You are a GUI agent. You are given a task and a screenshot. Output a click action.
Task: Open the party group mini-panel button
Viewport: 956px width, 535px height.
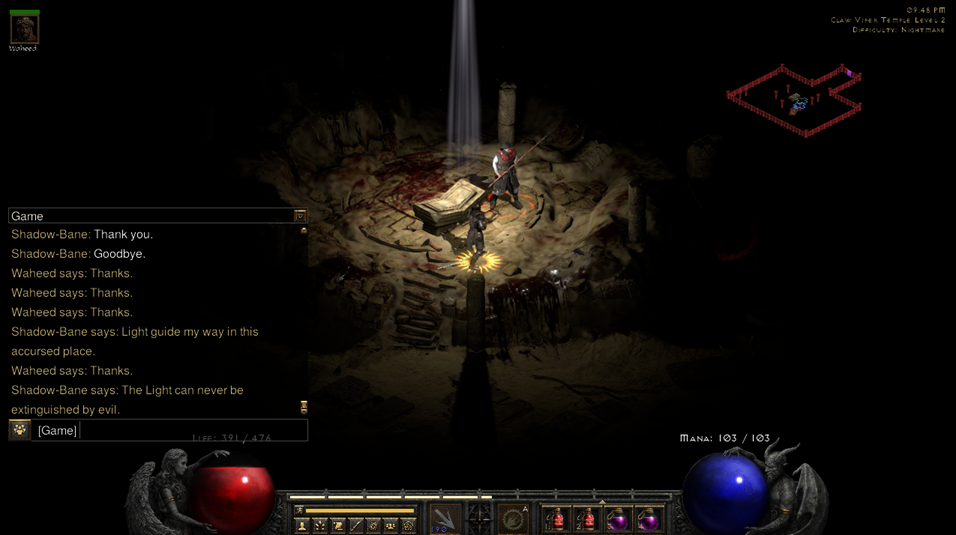(391, 525)
